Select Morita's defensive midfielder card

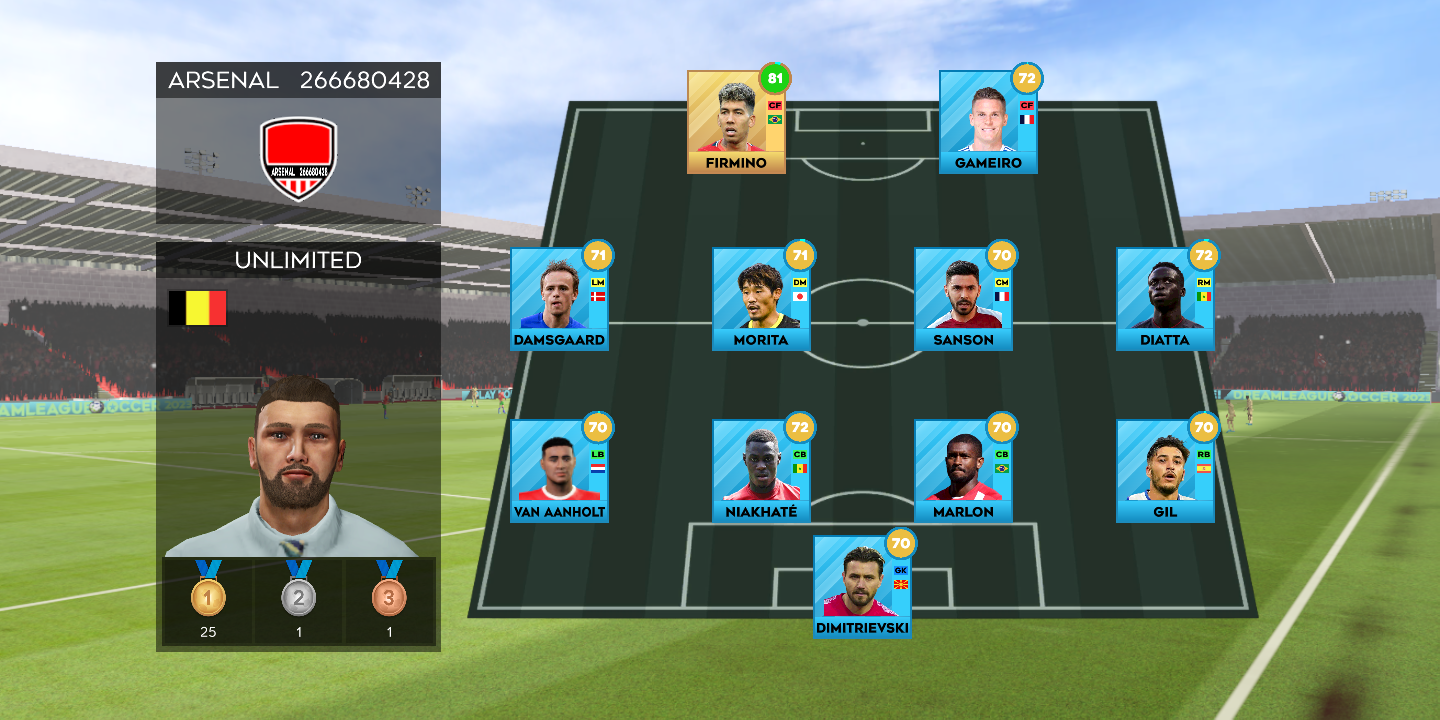(x=761, y=299)
